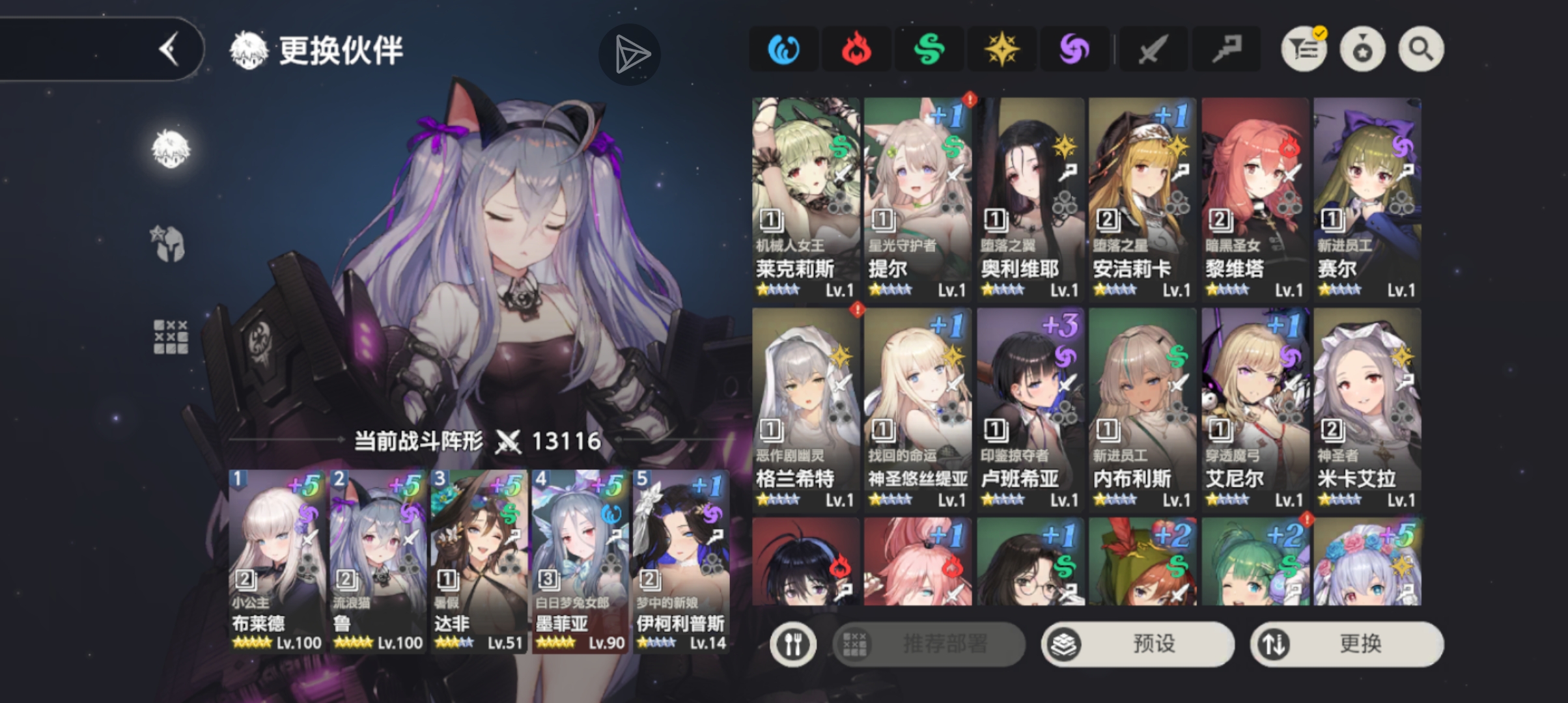Tap the play triangle icon near screen center
Screen dimensions: 1568x703
[x=630, y=55]
